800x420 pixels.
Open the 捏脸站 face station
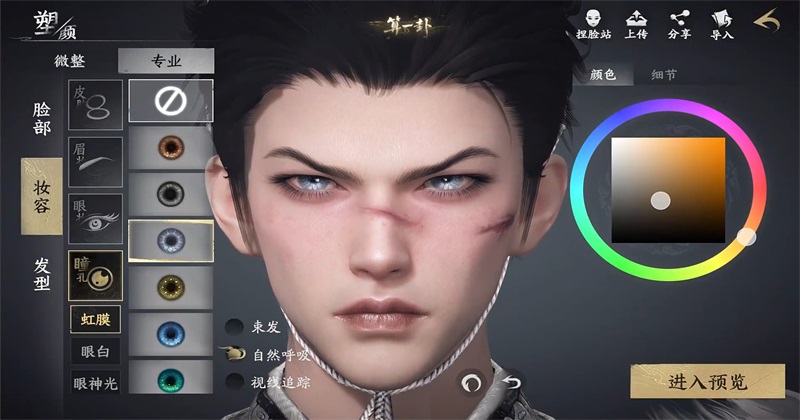point(592,22)
